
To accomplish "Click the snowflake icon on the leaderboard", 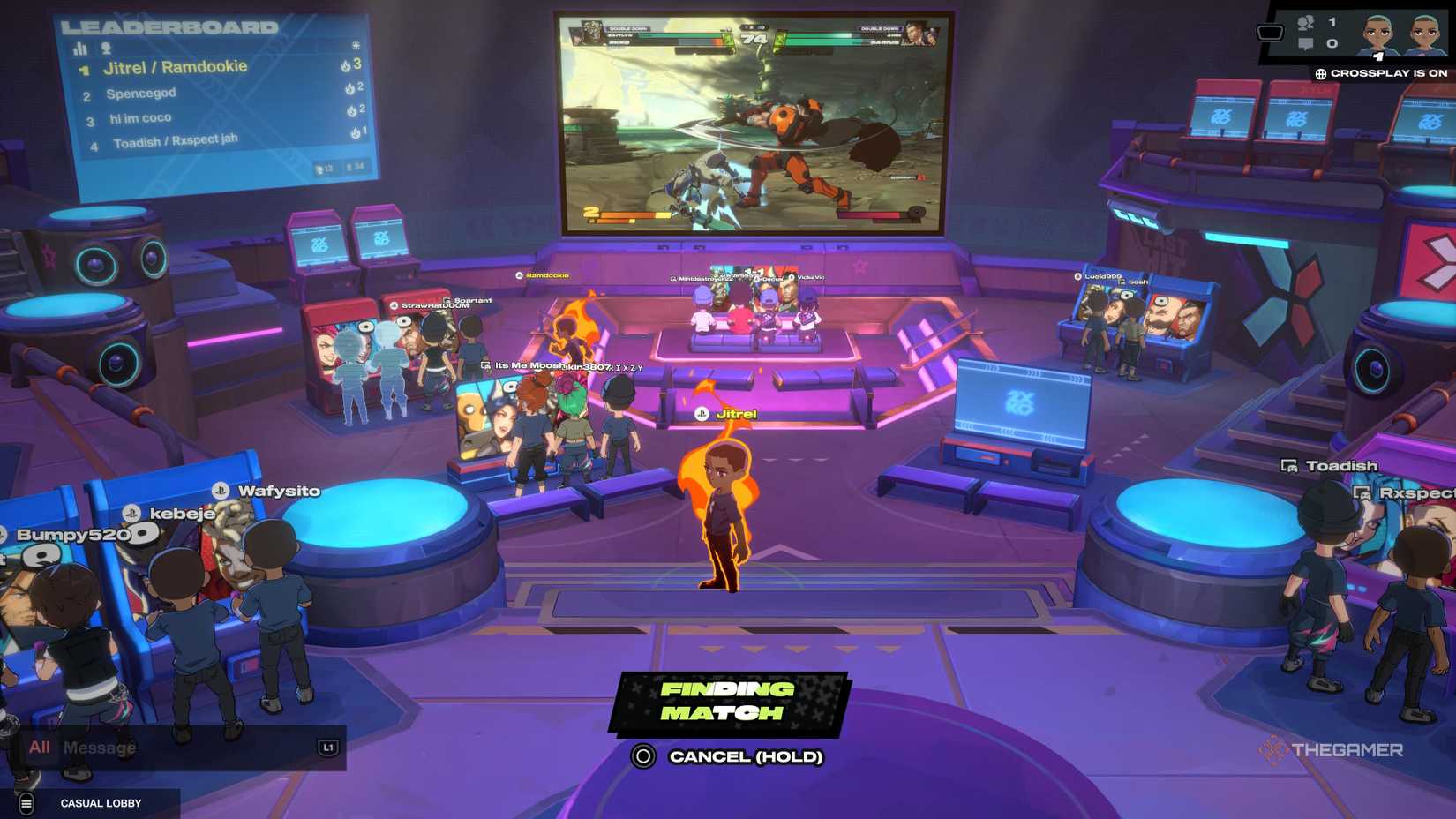I will point(357,47).
